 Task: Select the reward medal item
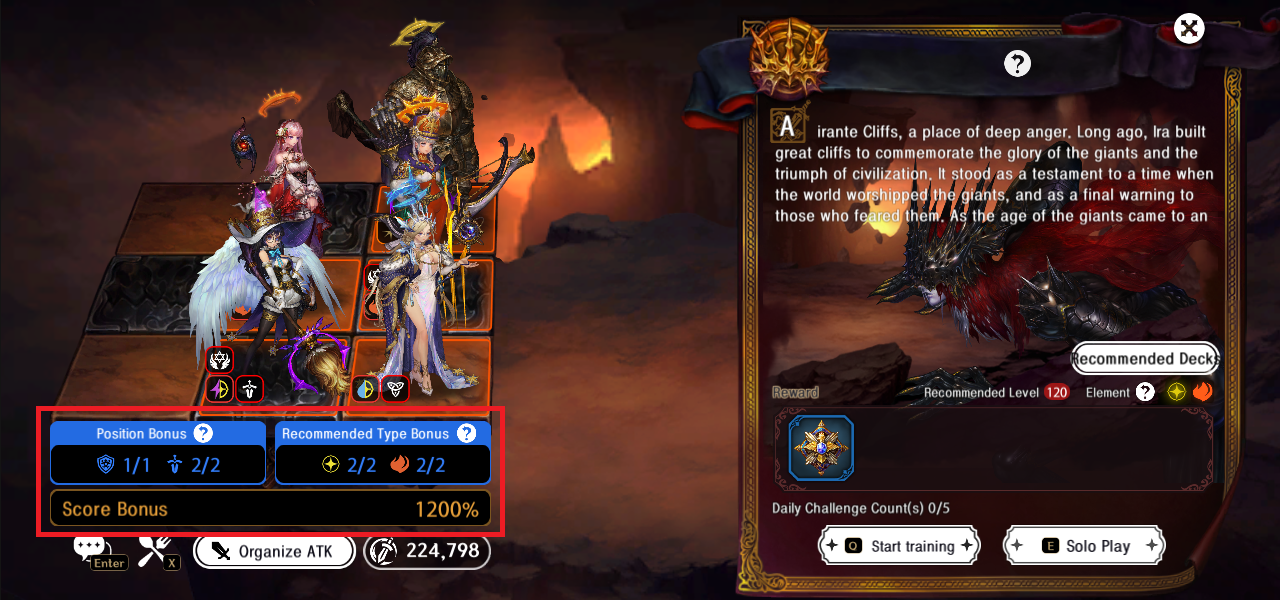coord(821,449)
